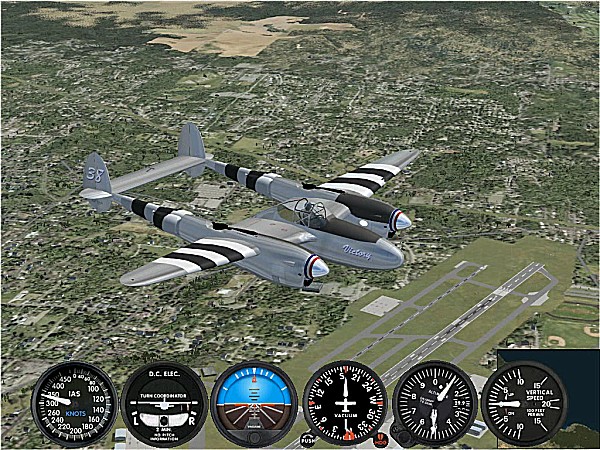This screenshot has width=600, height=450.
Task: Select the turn coordinator instrument
Action: (164, 404)
